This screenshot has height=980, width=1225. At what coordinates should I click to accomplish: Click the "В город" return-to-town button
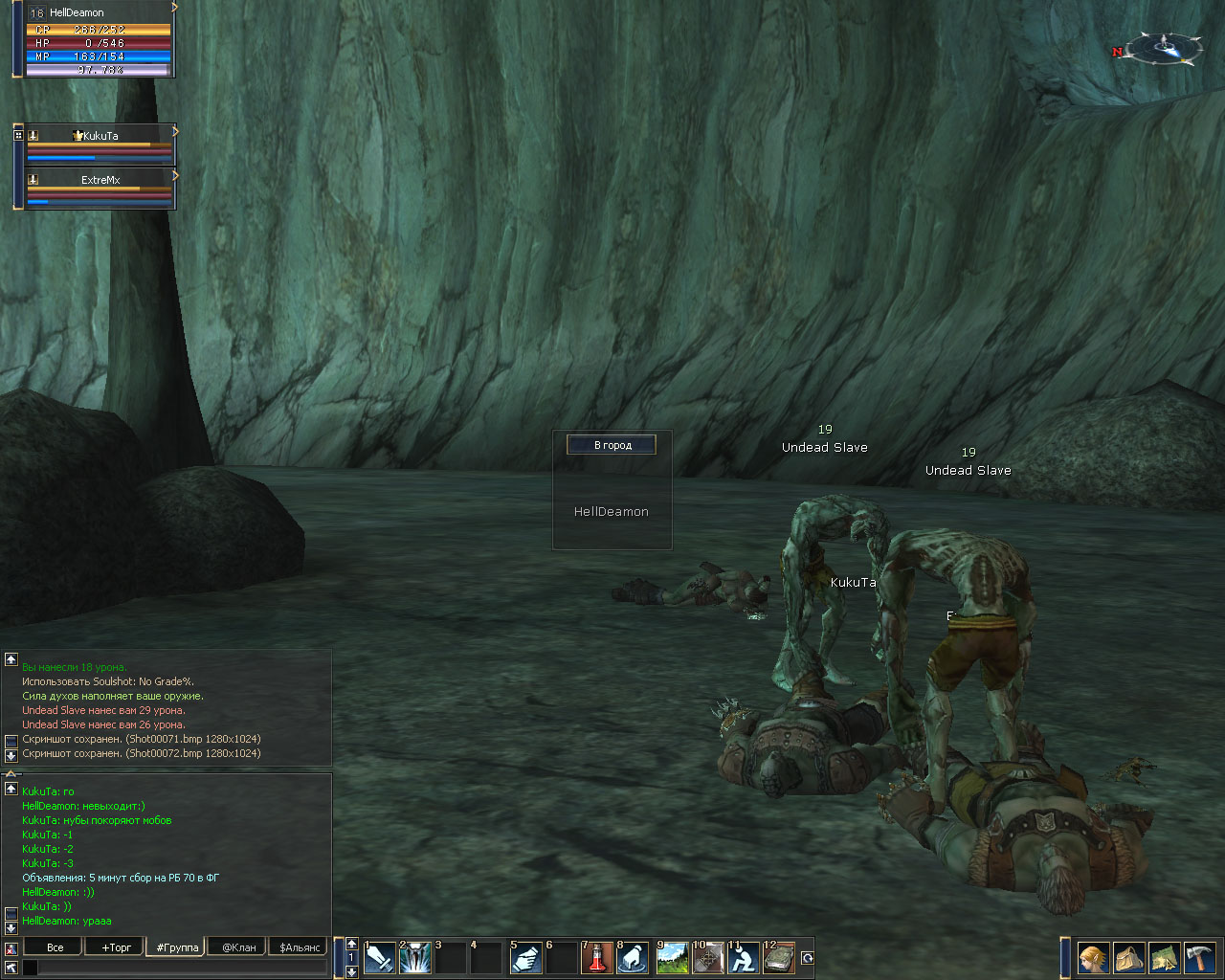(612, 445)
